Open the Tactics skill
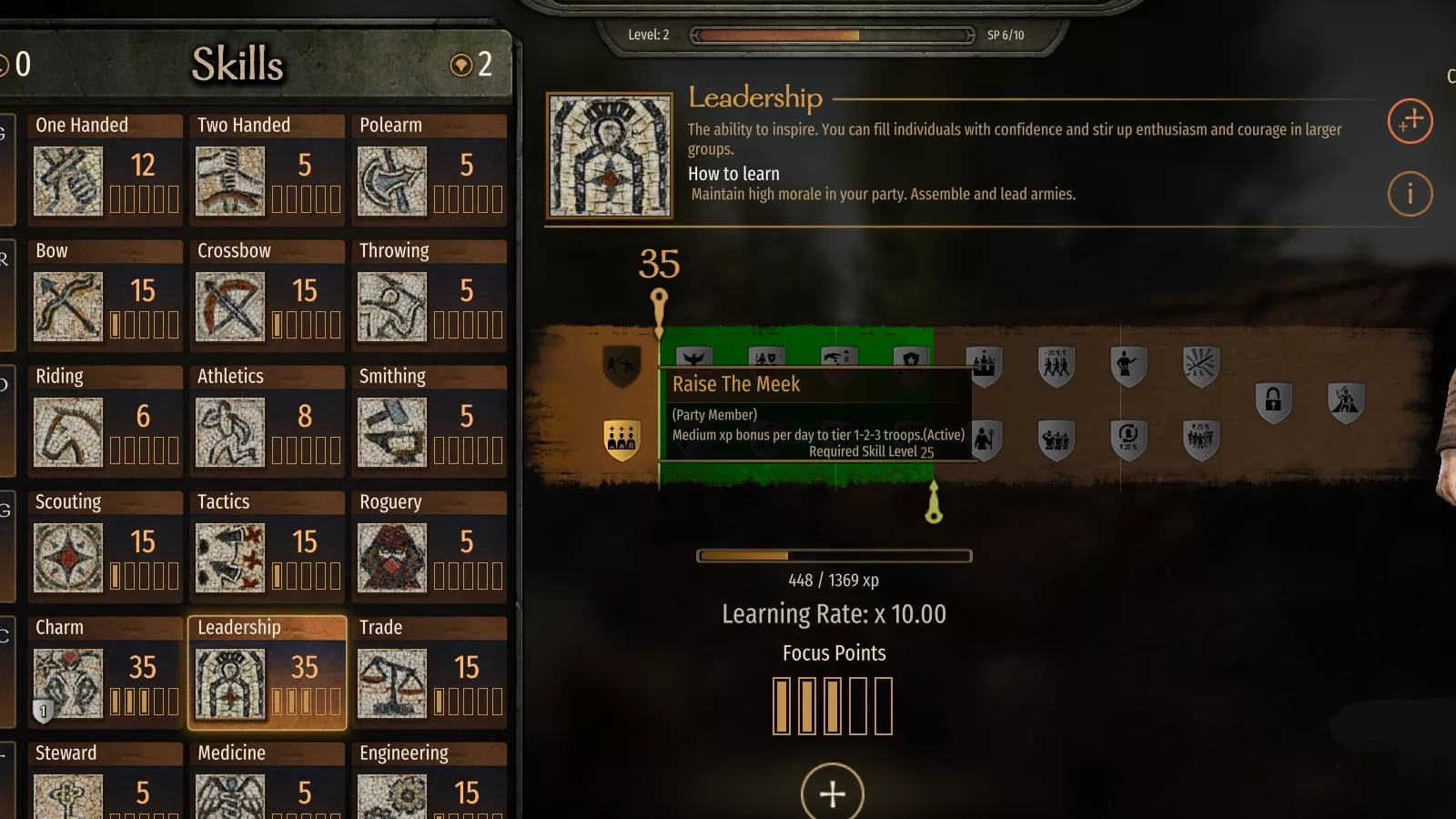This screenshot has height=819, width=1456. pos(268,546)
